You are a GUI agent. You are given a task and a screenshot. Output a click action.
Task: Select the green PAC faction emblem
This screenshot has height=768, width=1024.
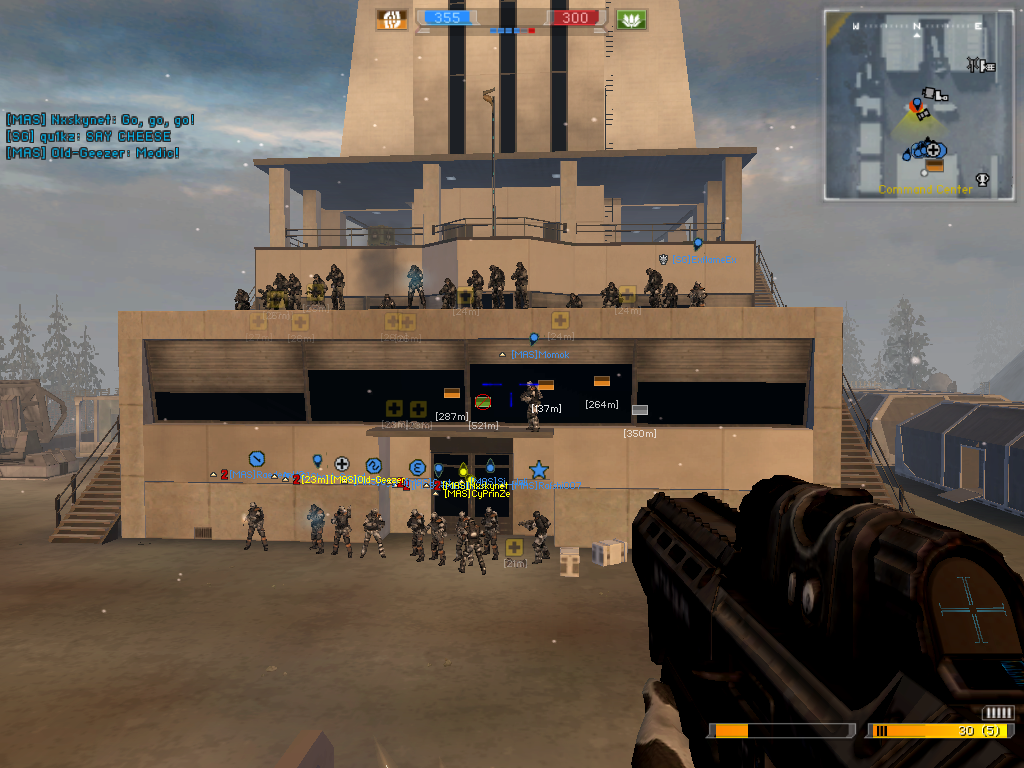[631, 19]
